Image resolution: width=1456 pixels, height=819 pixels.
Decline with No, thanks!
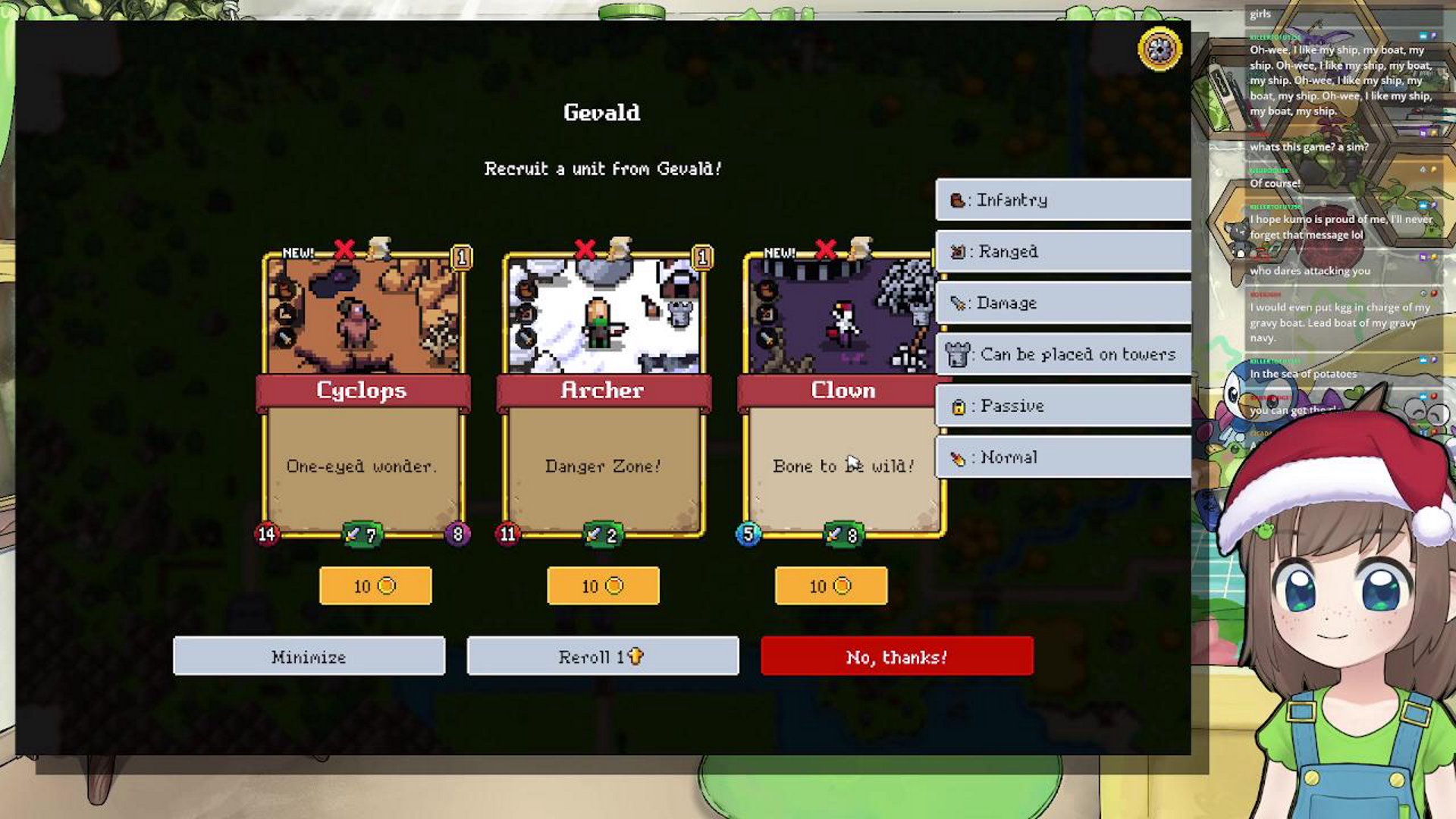(896, 656)
